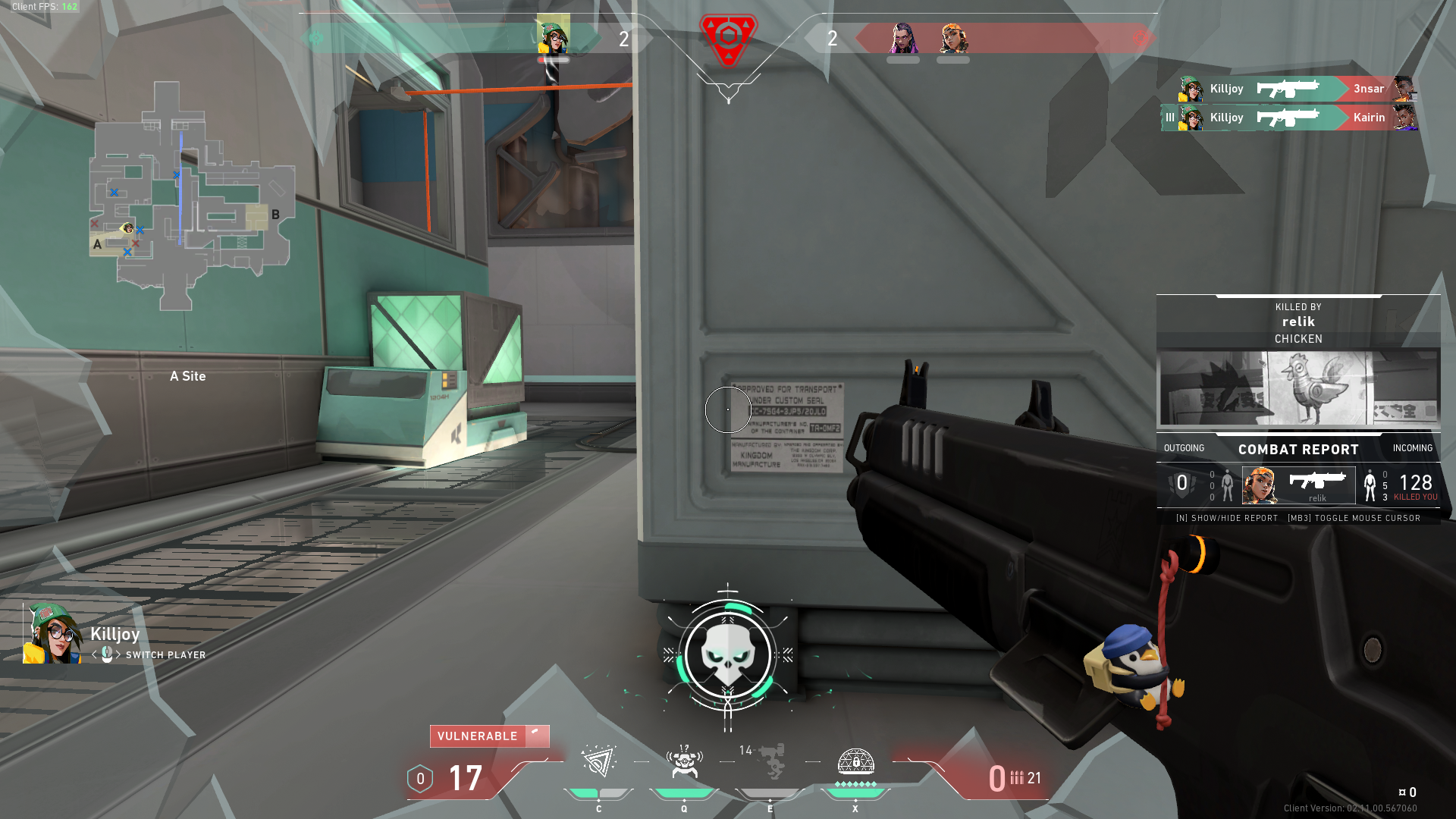Activate the Nanoswarm ability icon
This screenshot has height=819, width=1456.
[598, 763]
